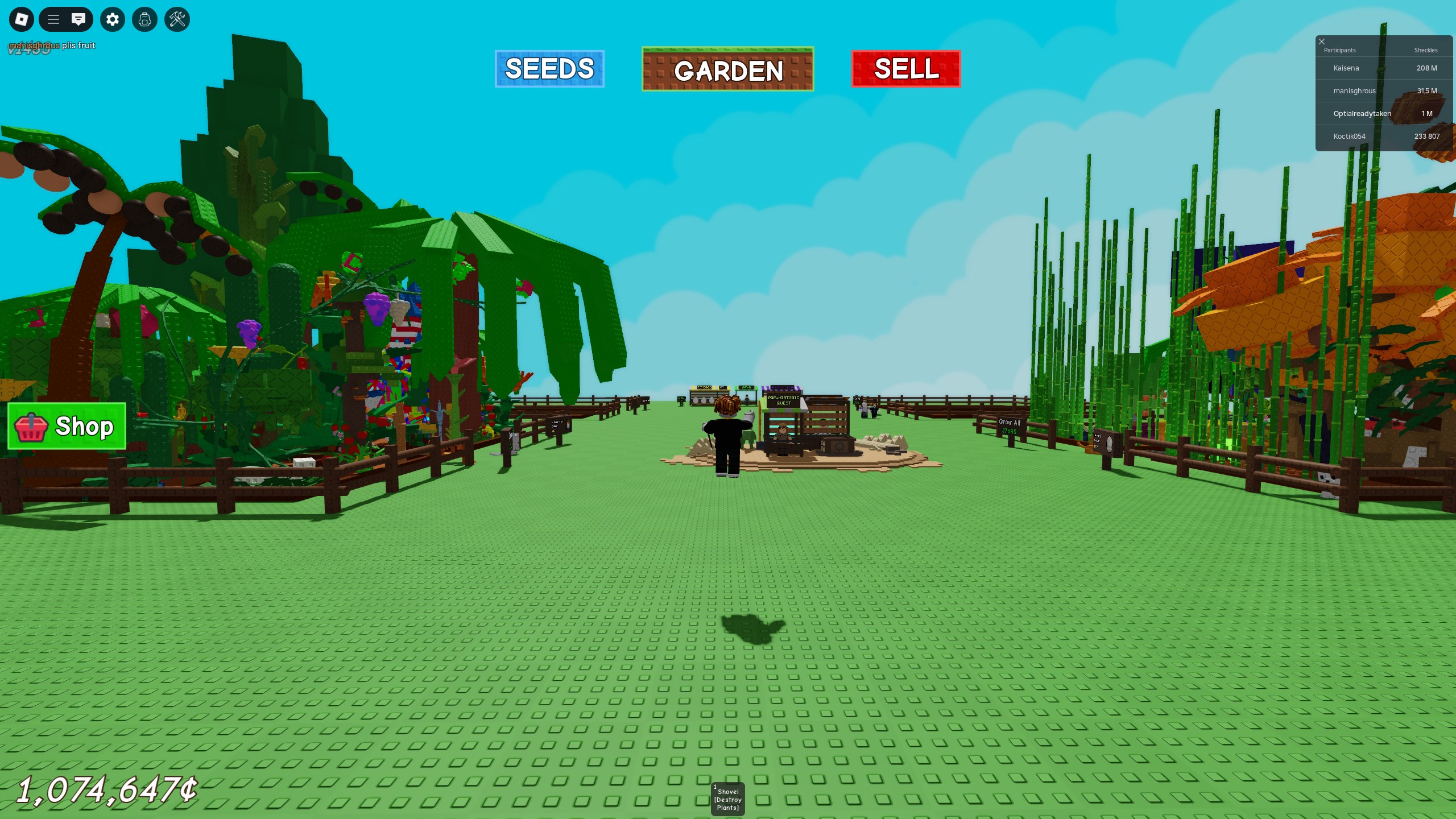The height and width of the screenshot is (819, 1456).
Task: Open the in-game chat bubble icon
Action: point(79,19)
